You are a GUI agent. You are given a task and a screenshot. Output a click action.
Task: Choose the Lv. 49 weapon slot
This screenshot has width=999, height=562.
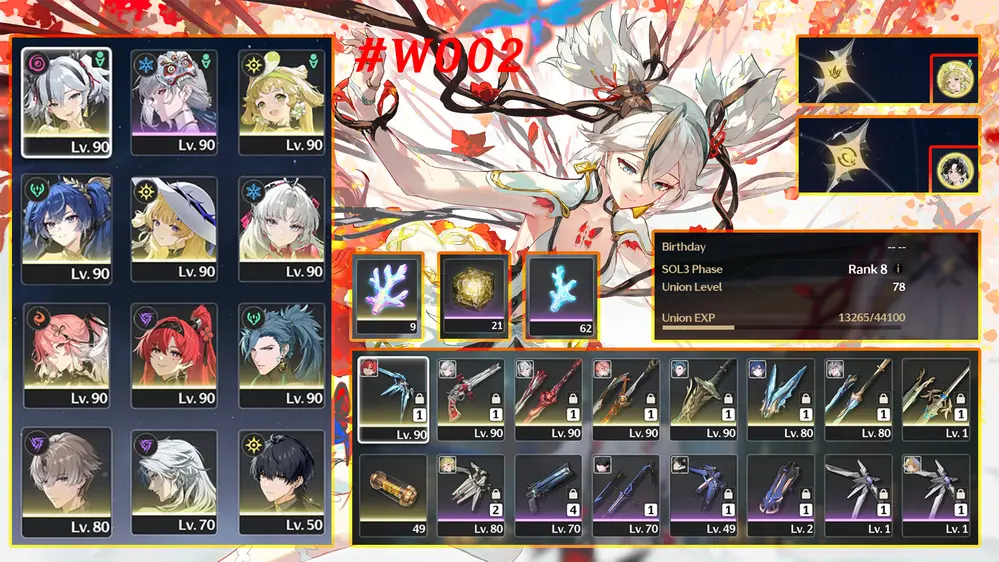pyautogui.click(x=702, y=493)
